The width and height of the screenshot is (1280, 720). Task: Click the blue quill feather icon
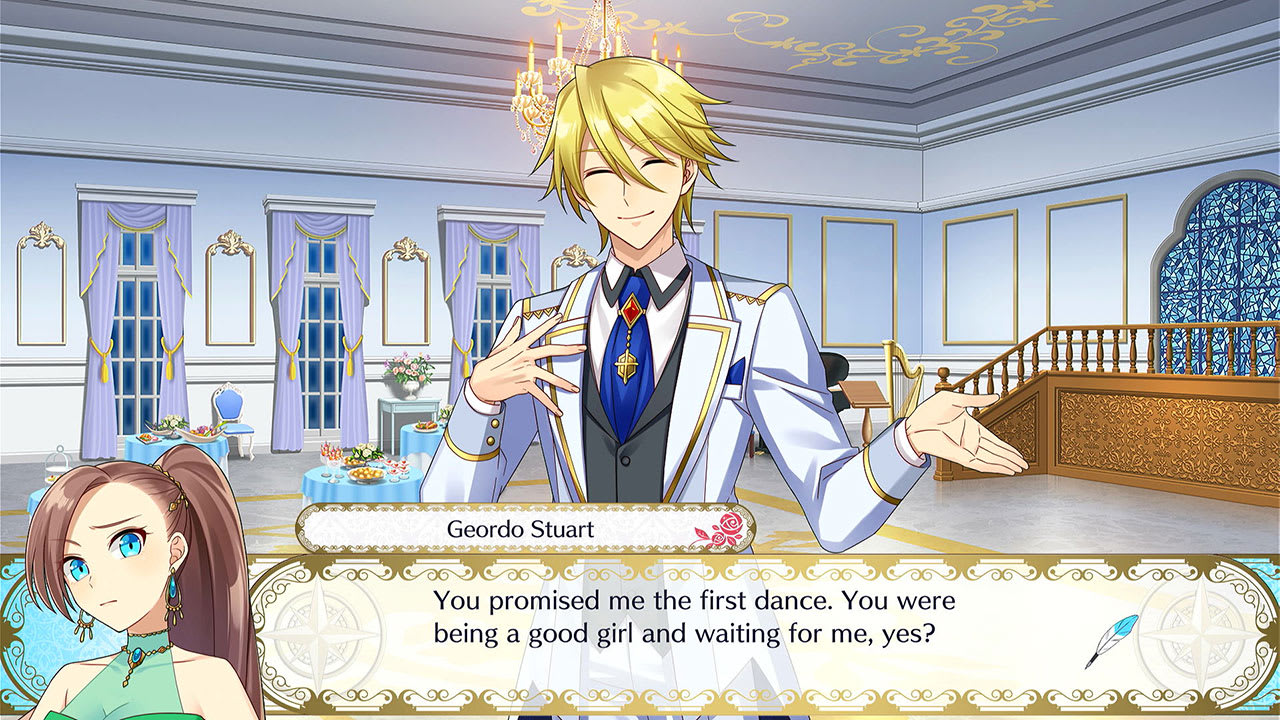1120,625
